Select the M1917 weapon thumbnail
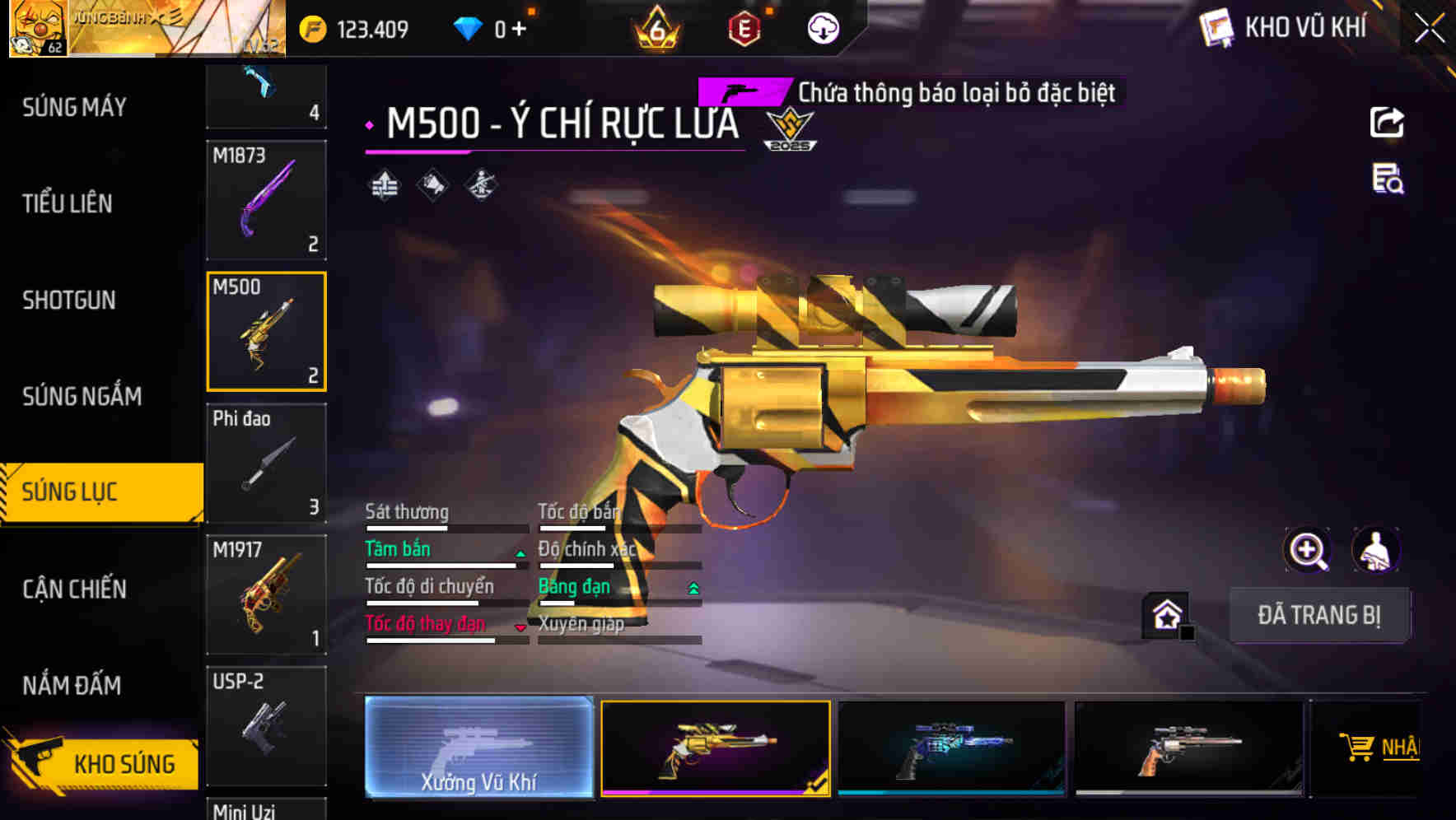This screenshot has width=1456, height=820. point(266,593)
